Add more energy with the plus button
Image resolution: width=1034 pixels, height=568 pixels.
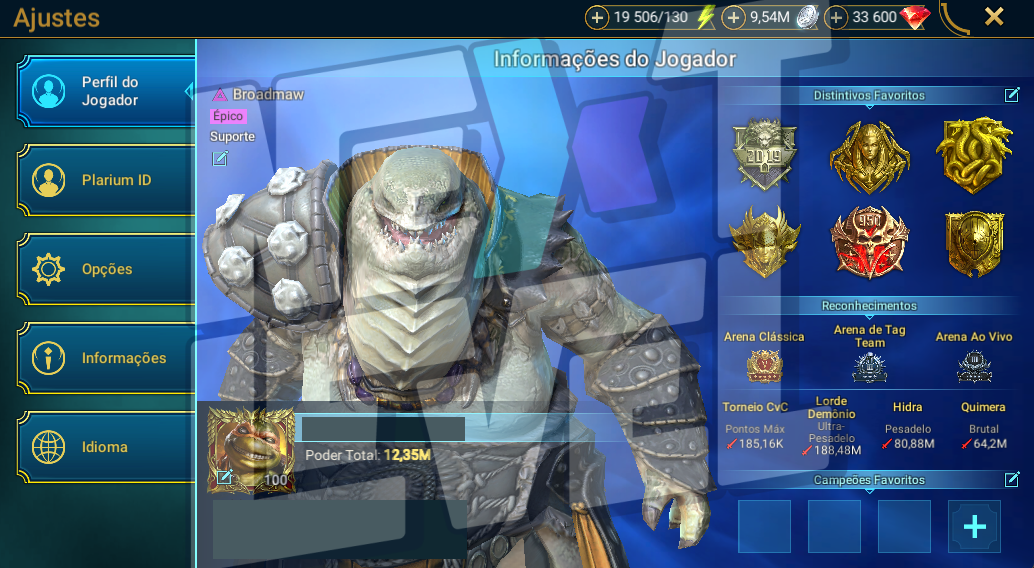[x=597, y=17]
